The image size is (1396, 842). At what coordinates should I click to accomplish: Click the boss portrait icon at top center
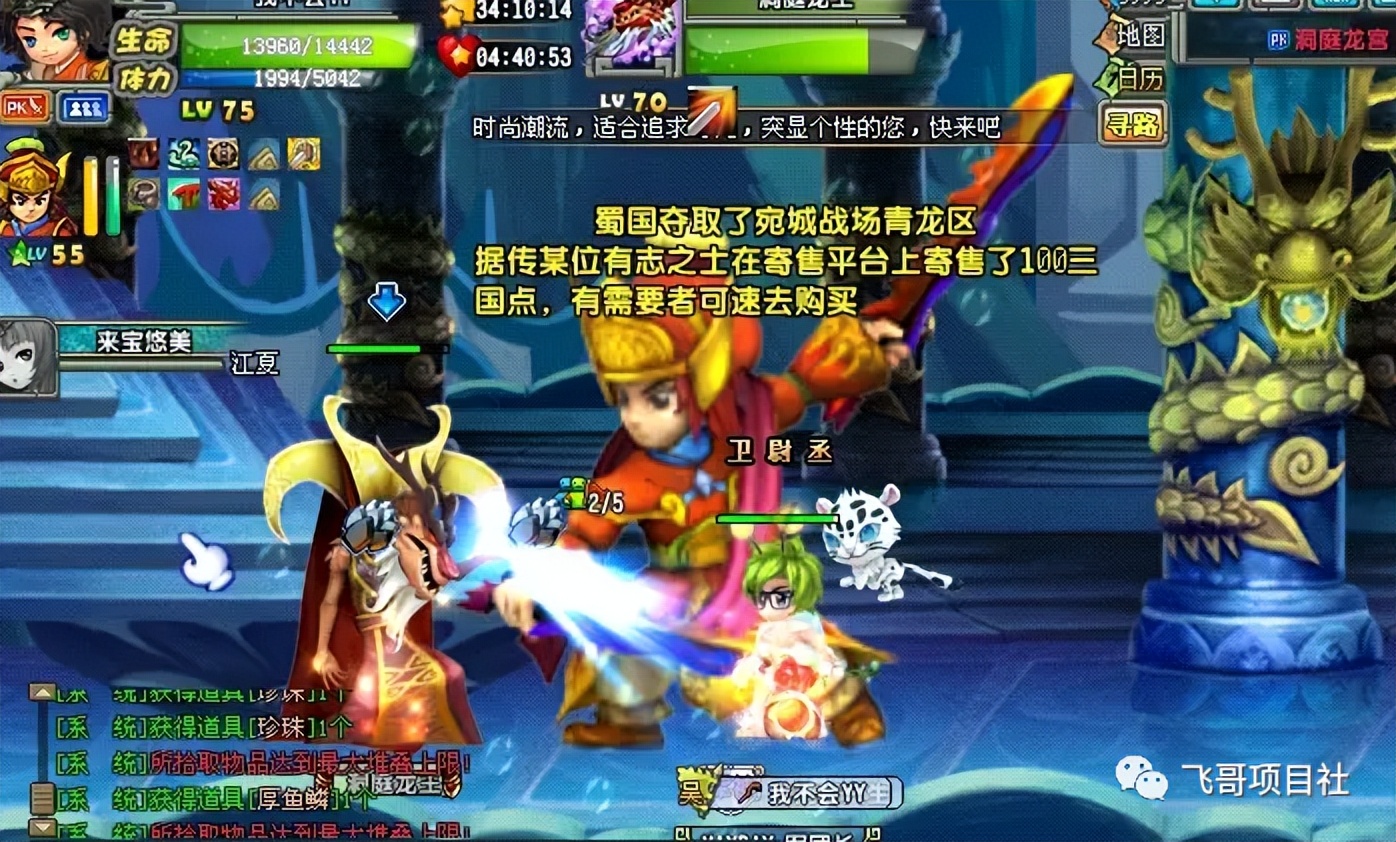631,36
